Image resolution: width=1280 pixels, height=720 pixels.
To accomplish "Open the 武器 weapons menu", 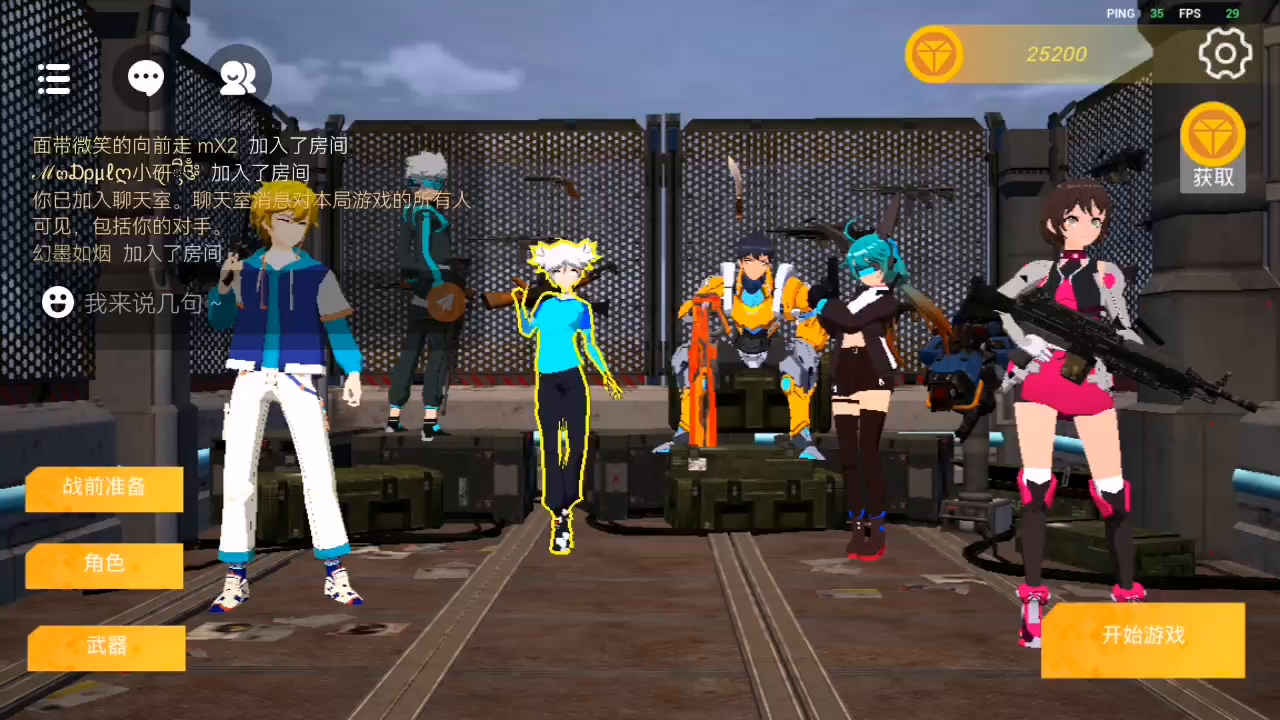I will click(x=106, y=647).
